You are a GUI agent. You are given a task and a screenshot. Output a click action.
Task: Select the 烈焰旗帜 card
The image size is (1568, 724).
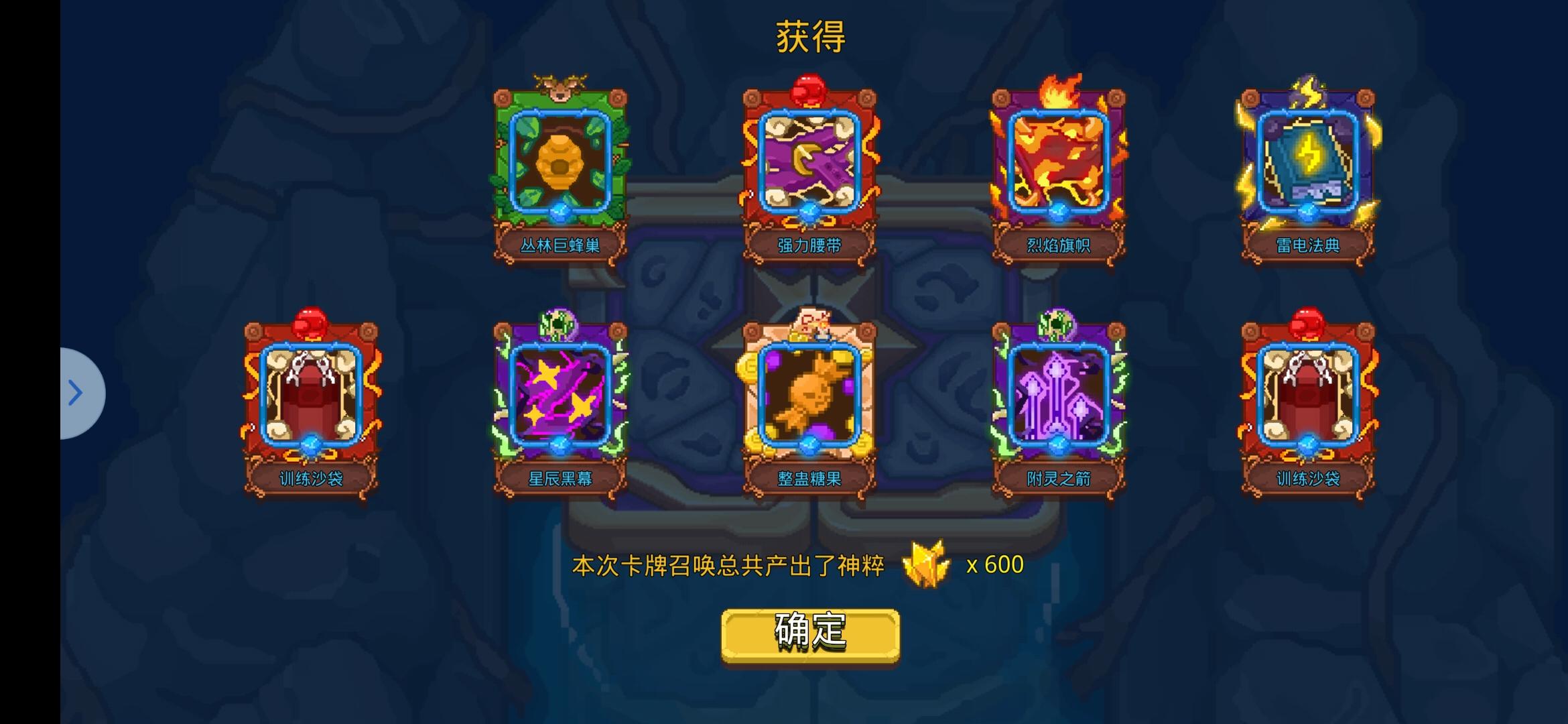click(1059, 163)
